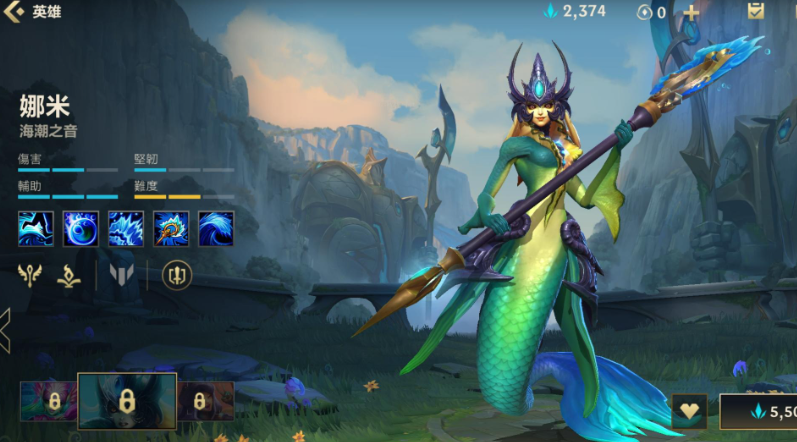Click the flame over book role icon
The width and height of the screenshot is (797, 442).
pyautogui.click(x=69, y=275)
